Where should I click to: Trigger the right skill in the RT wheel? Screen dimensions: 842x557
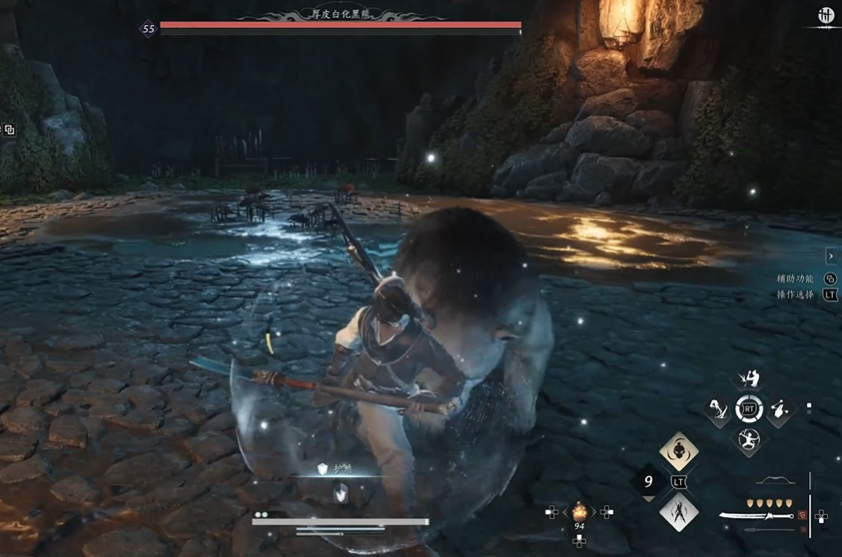pyautogui.click(x=778, y=408)
